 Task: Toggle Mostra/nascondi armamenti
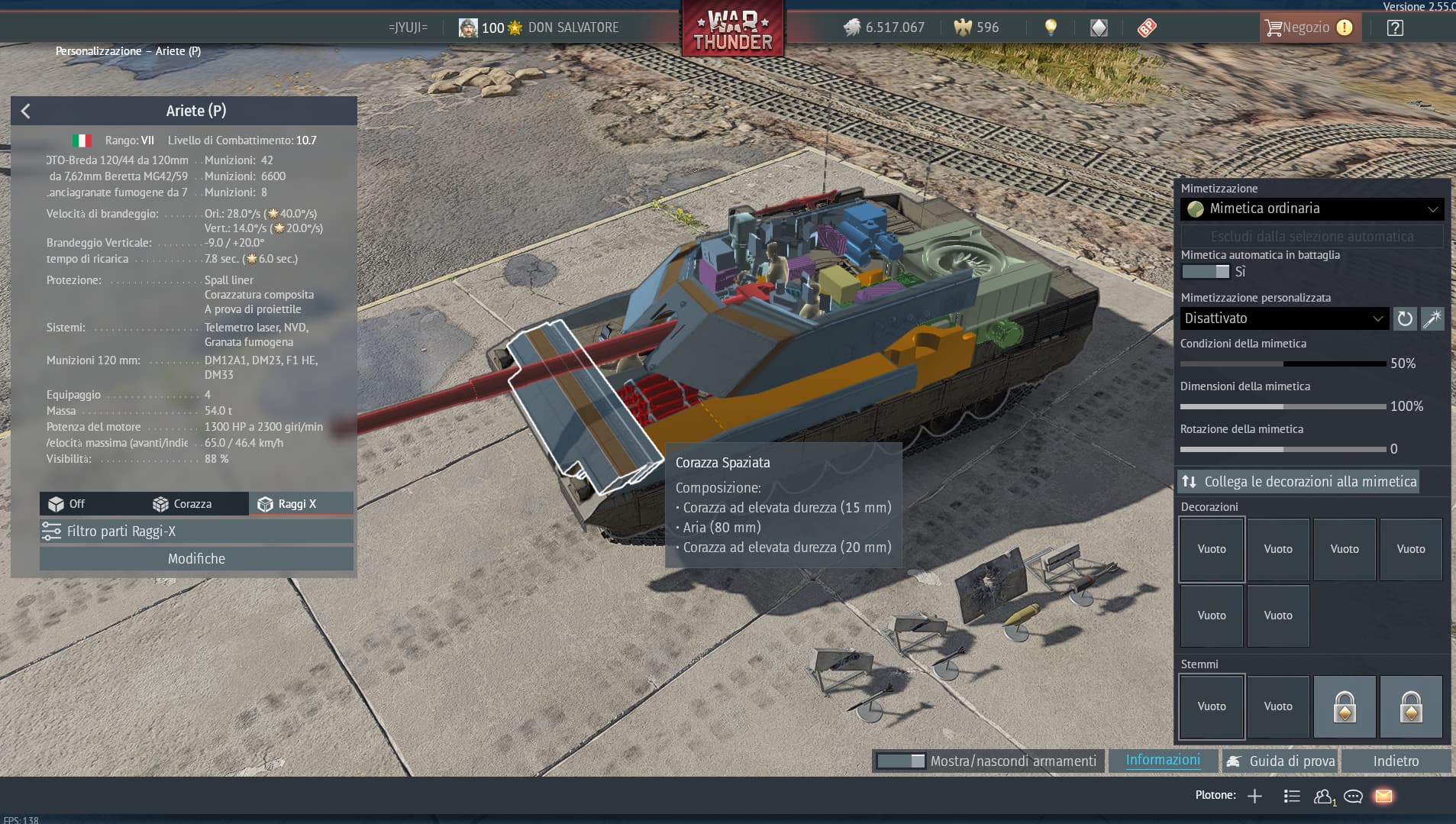pyautogui.click(x=901, y=761)
